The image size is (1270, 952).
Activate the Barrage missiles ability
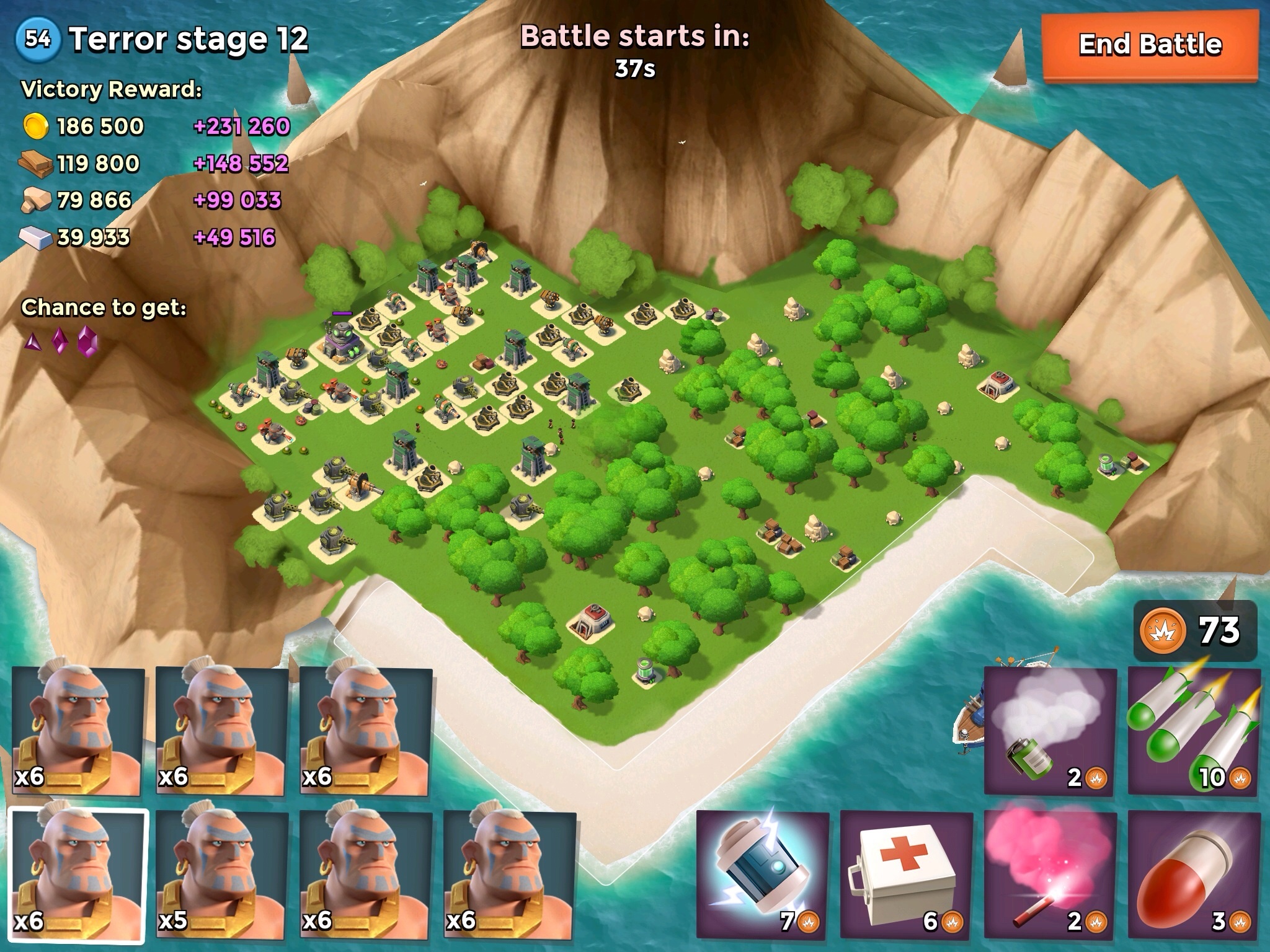coord(1194,731)
